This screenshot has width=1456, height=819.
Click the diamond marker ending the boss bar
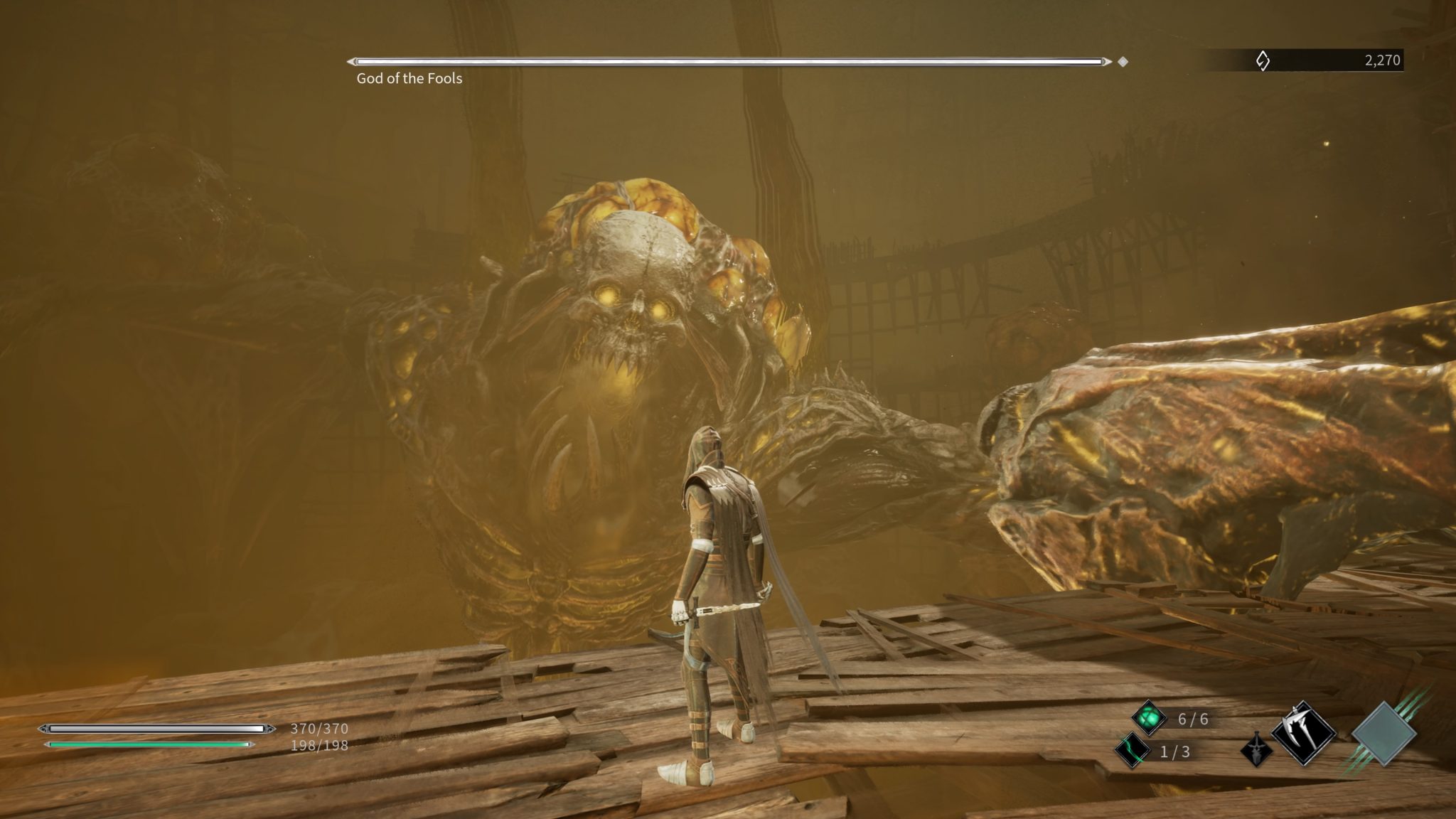(x=1123, y=63)
